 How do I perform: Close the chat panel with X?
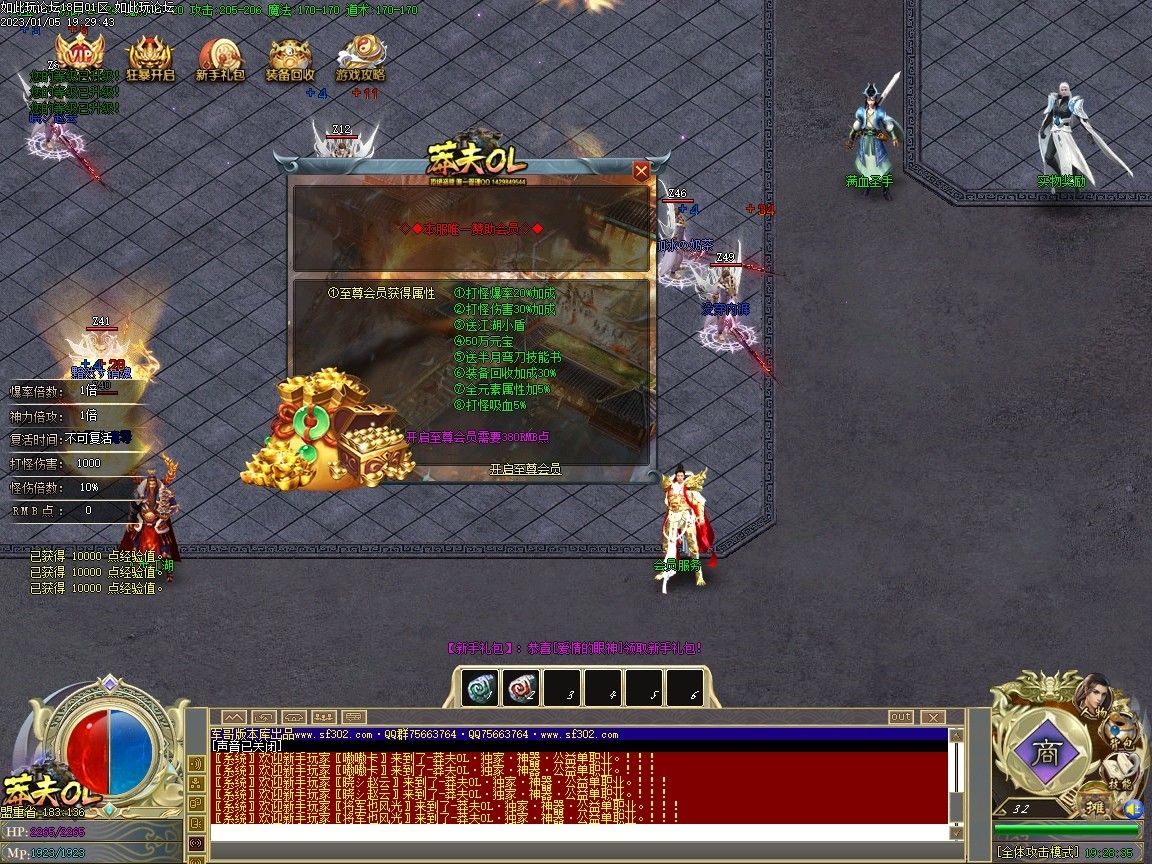tap(932, 717)
